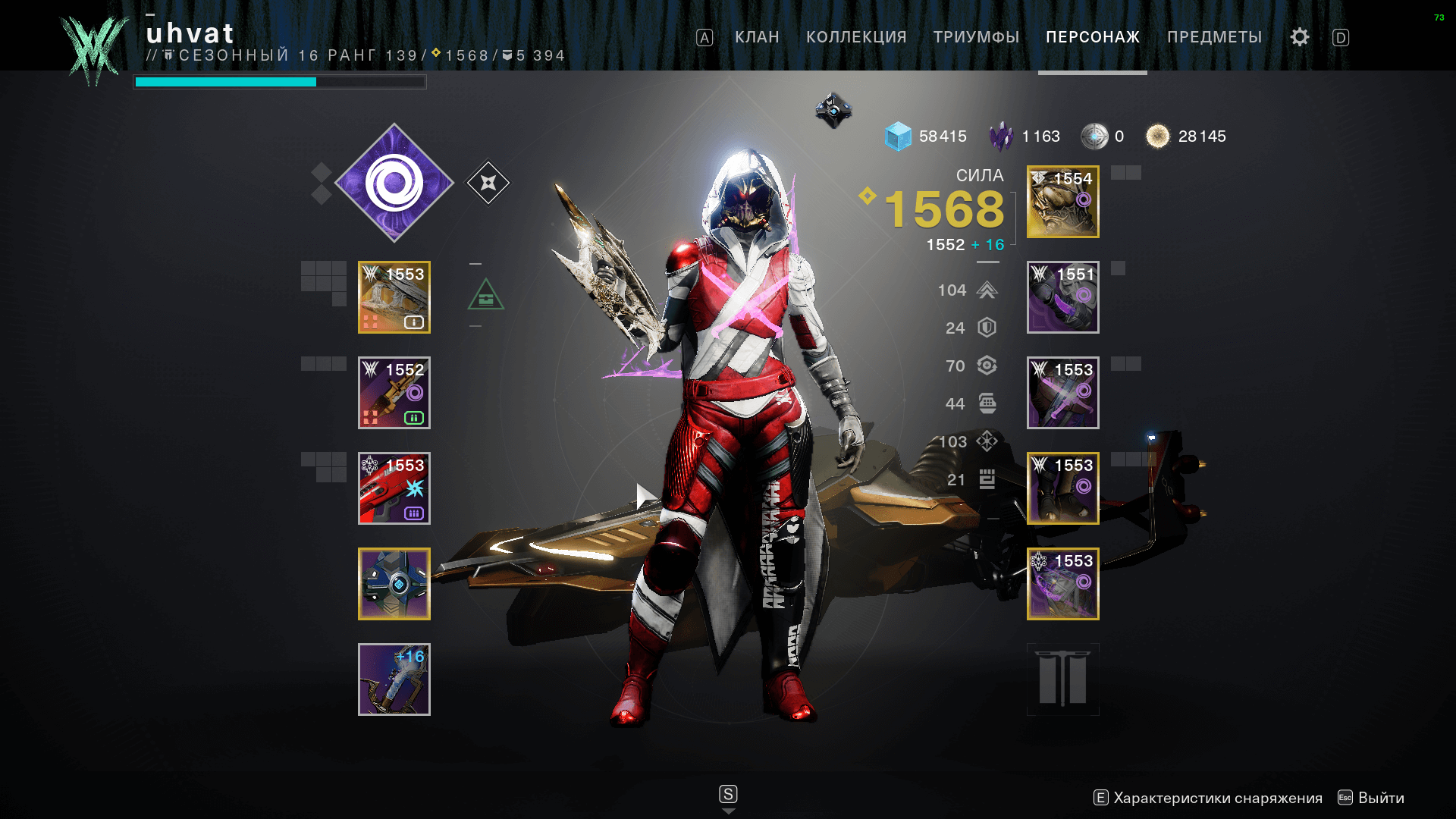Click the season rank progress bar
The height and width of the screenshot is (819, 1456).
281,82
